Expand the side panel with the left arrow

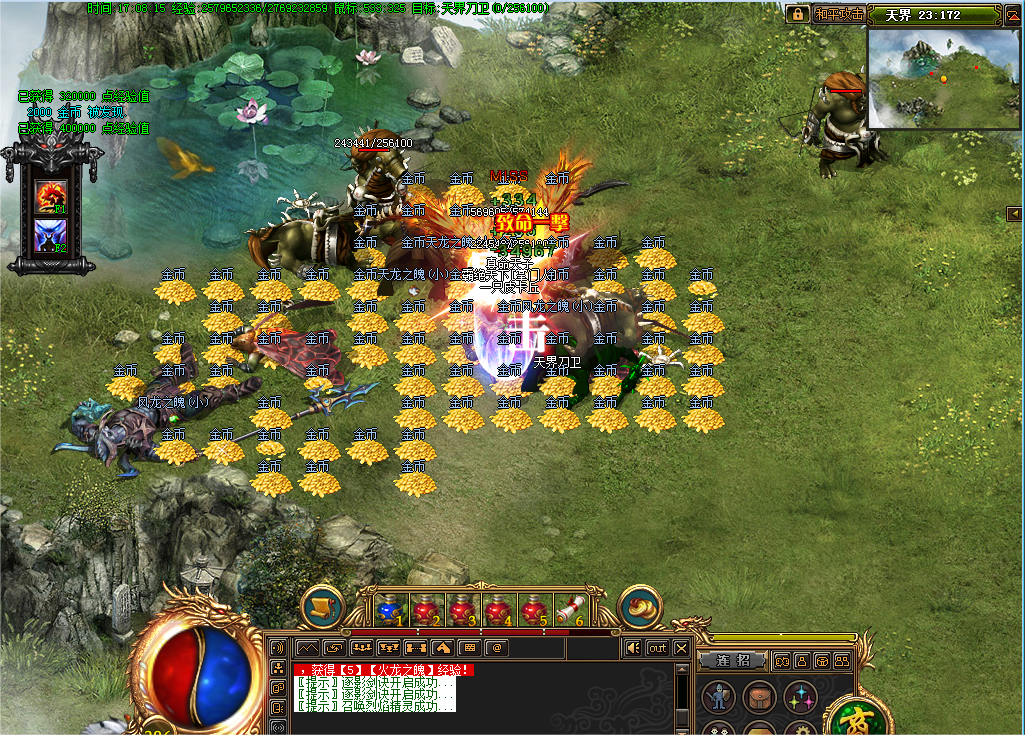point(1014,213)
